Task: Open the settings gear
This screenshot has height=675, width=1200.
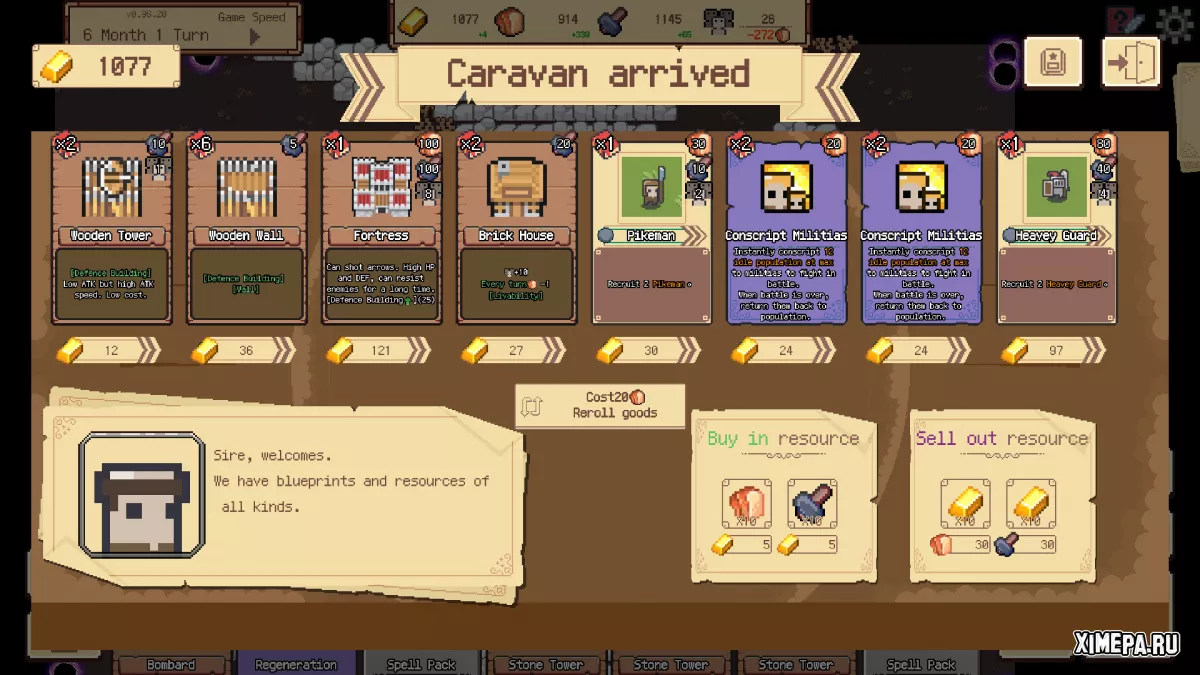Action: (x=1175, y=22)
